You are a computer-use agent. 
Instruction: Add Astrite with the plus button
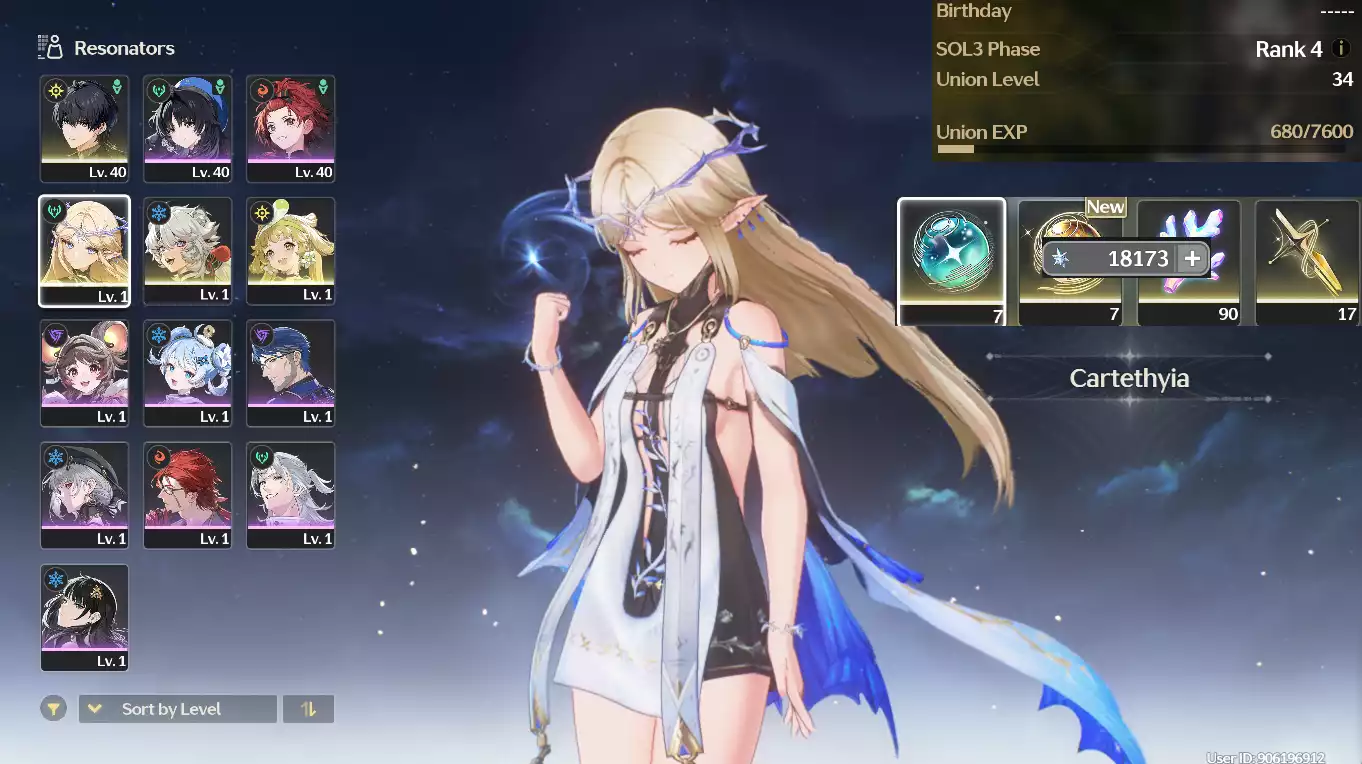tap(1192, 259)
